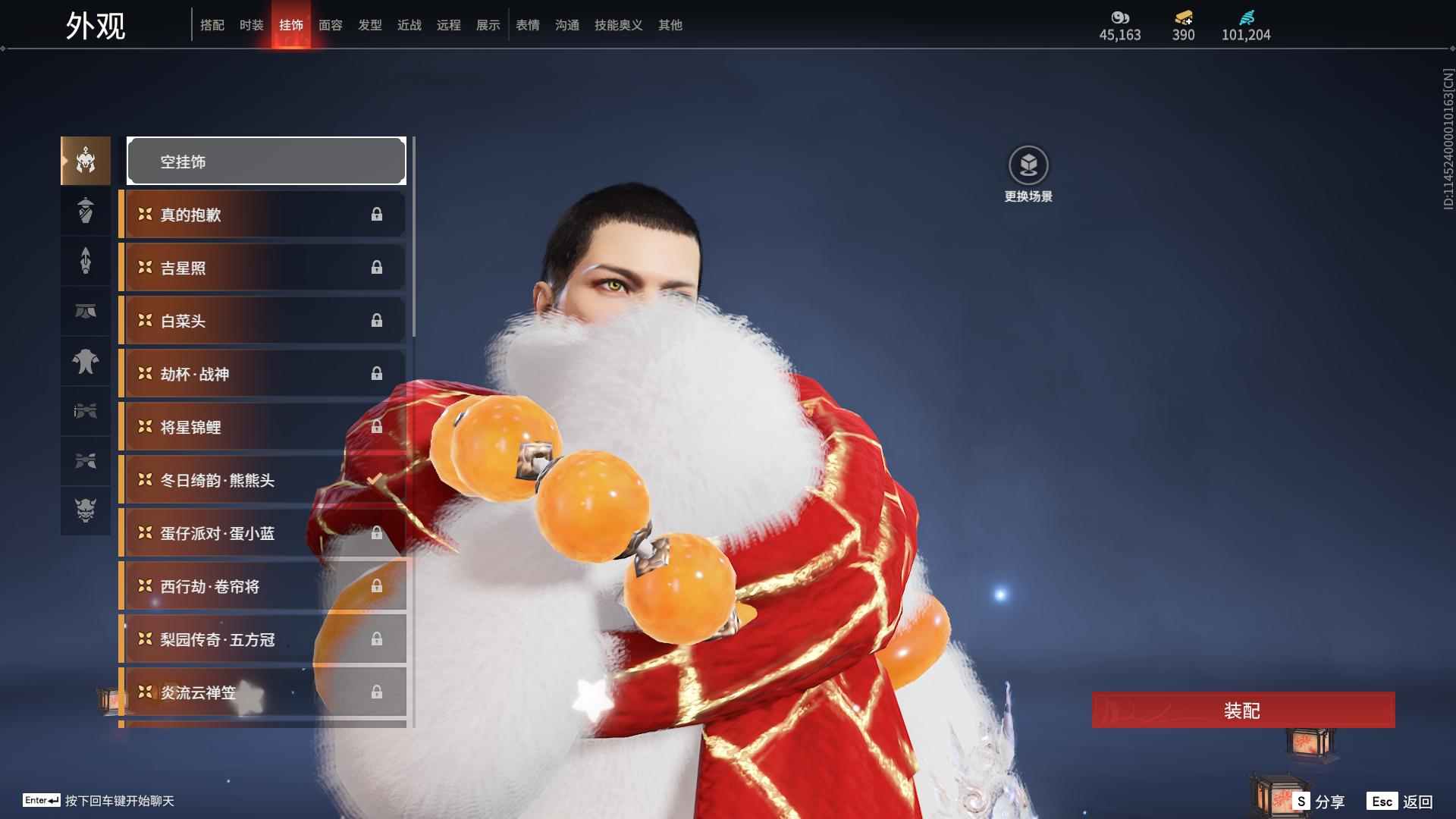The height and width of the screenshot is (819, 1456).
Task: Open the 时装 tab
Action: (x=251, y=25)
